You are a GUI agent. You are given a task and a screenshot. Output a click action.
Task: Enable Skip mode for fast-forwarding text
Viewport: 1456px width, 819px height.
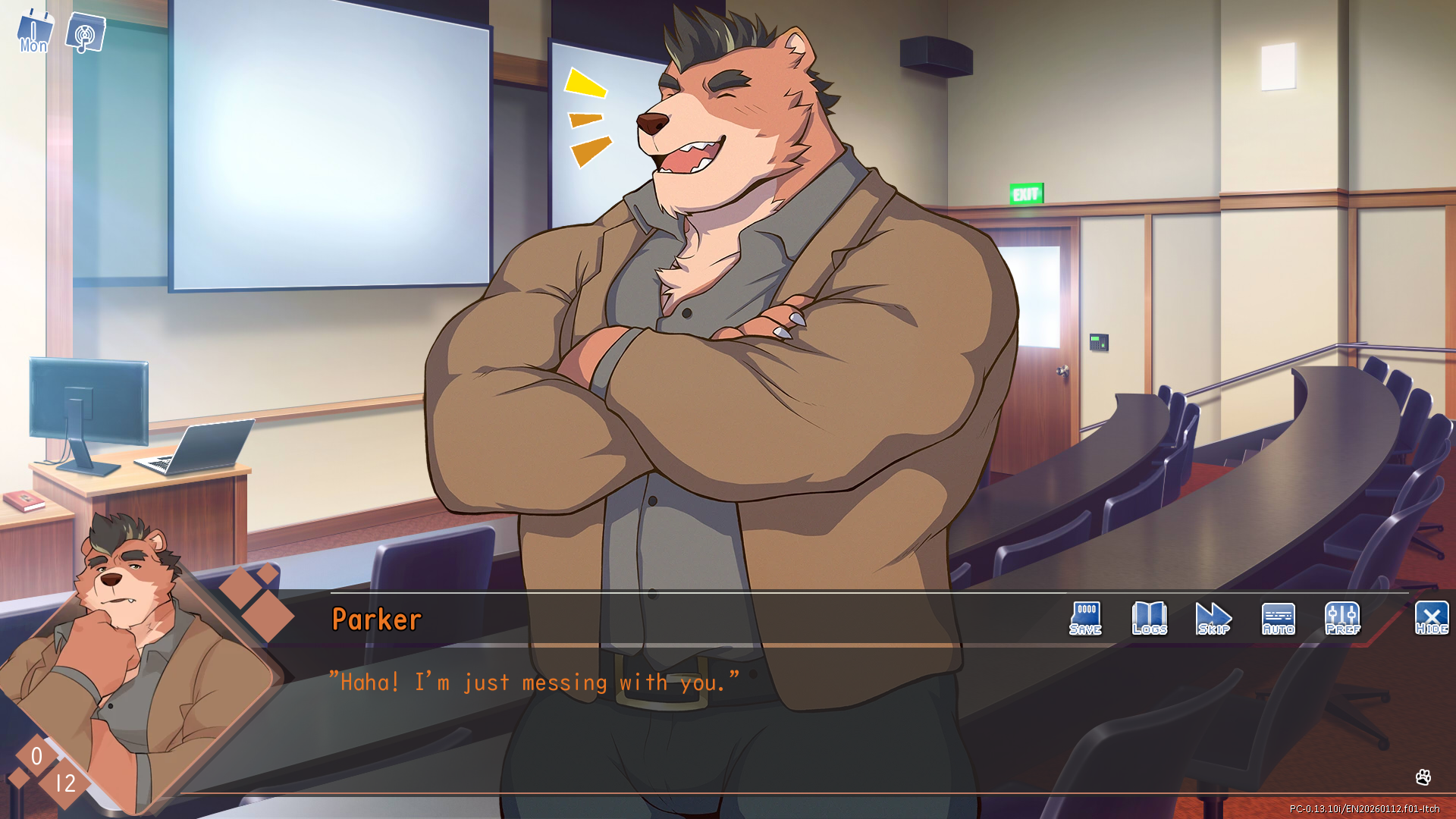(1213, 618)
